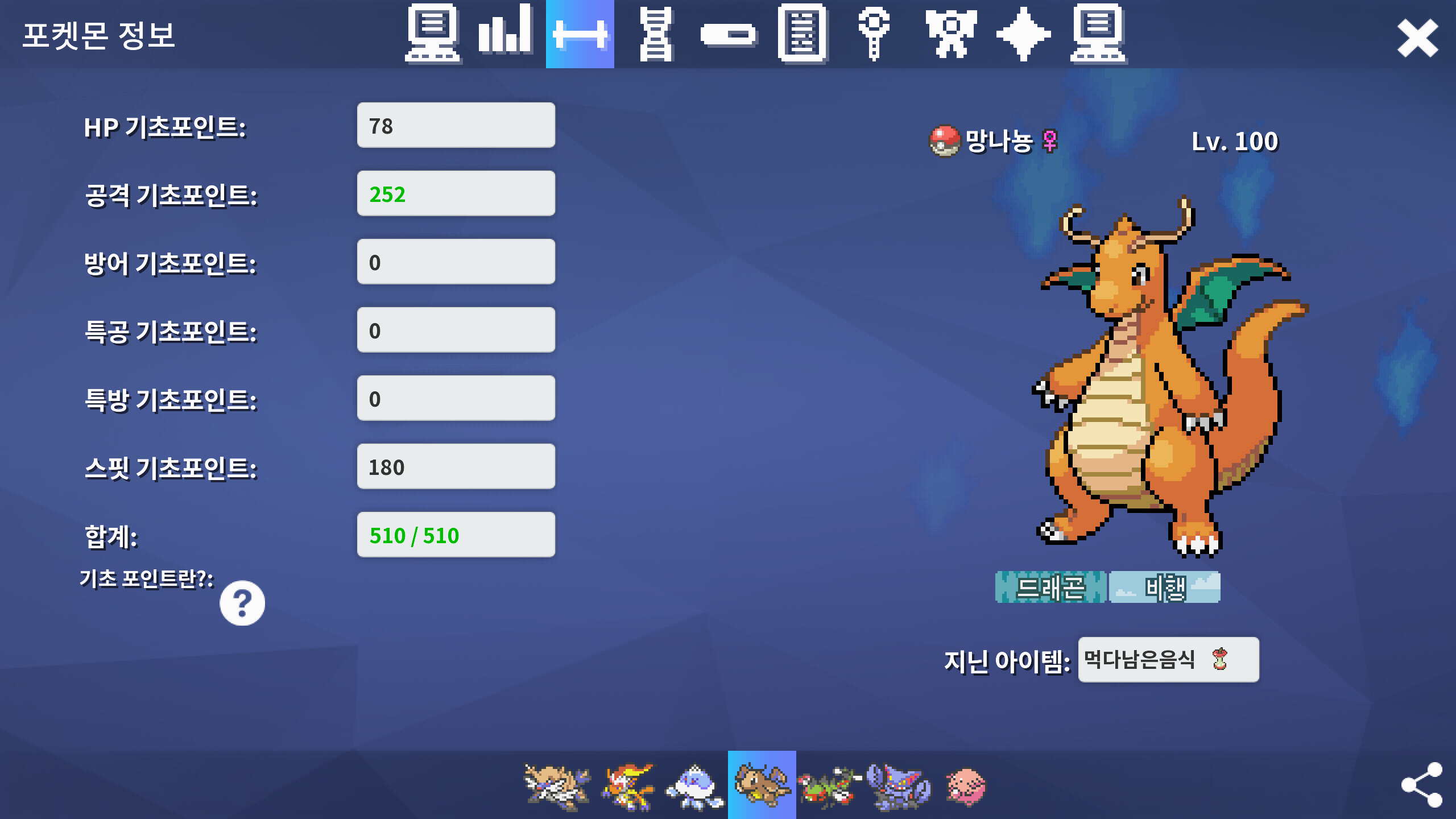Edit the 스핏 기초포인트 field showing 180
The image size is (1456, 819).
456,466
